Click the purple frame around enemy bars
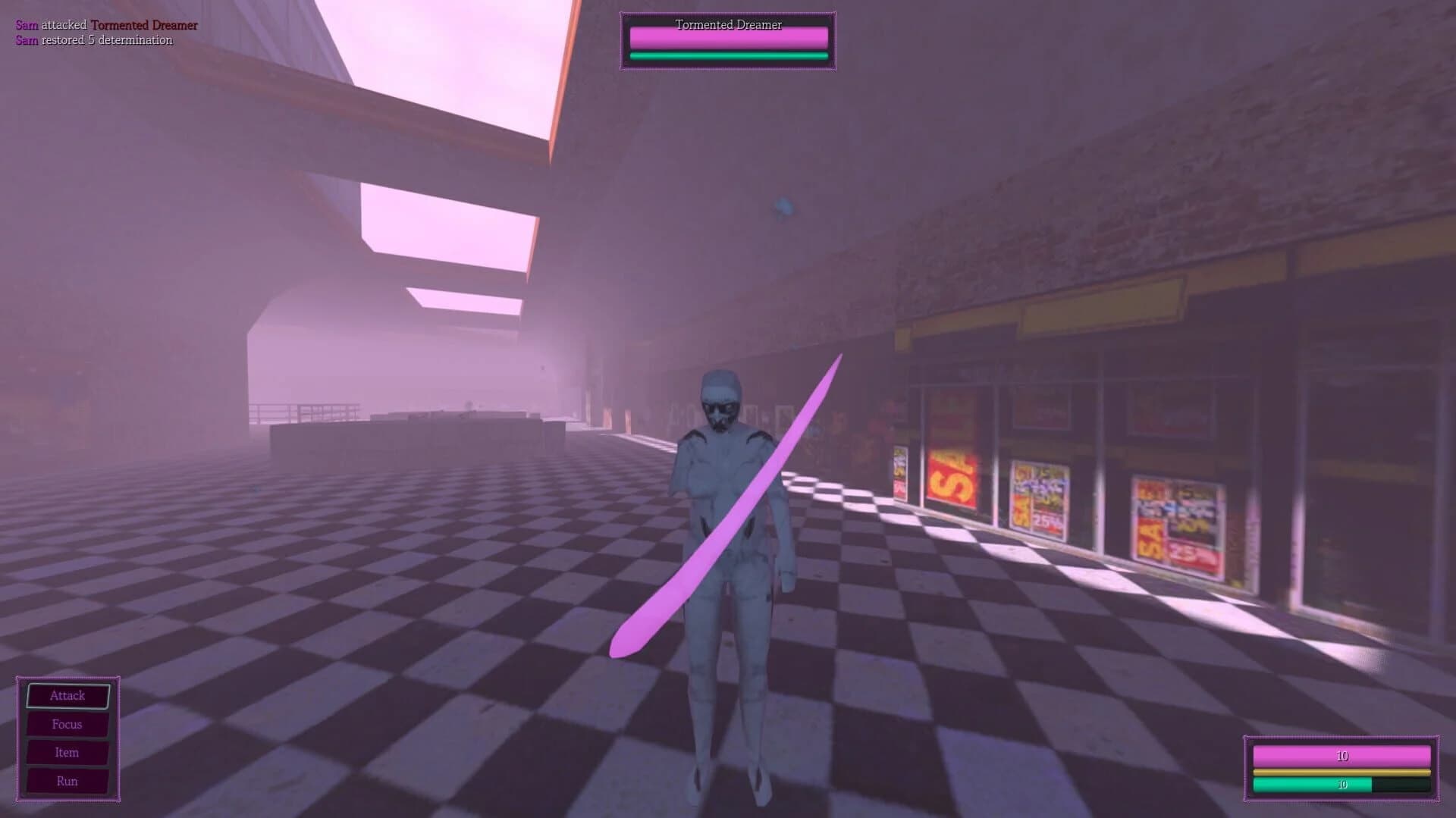 coord(623,42)
